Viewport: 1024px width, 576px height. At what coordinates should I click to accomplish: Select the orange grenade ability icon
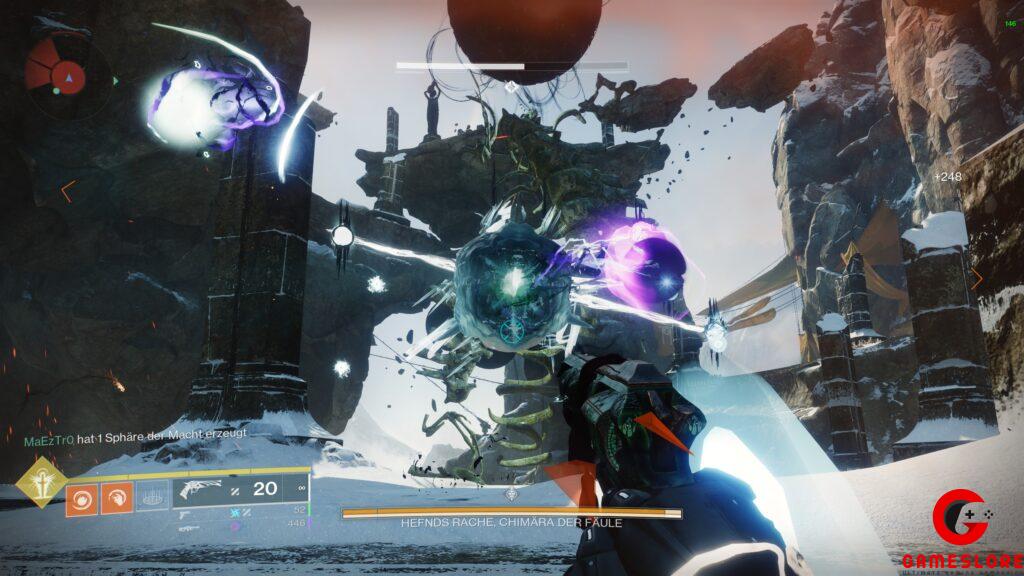pyautogui.click(x=81, y=498)
